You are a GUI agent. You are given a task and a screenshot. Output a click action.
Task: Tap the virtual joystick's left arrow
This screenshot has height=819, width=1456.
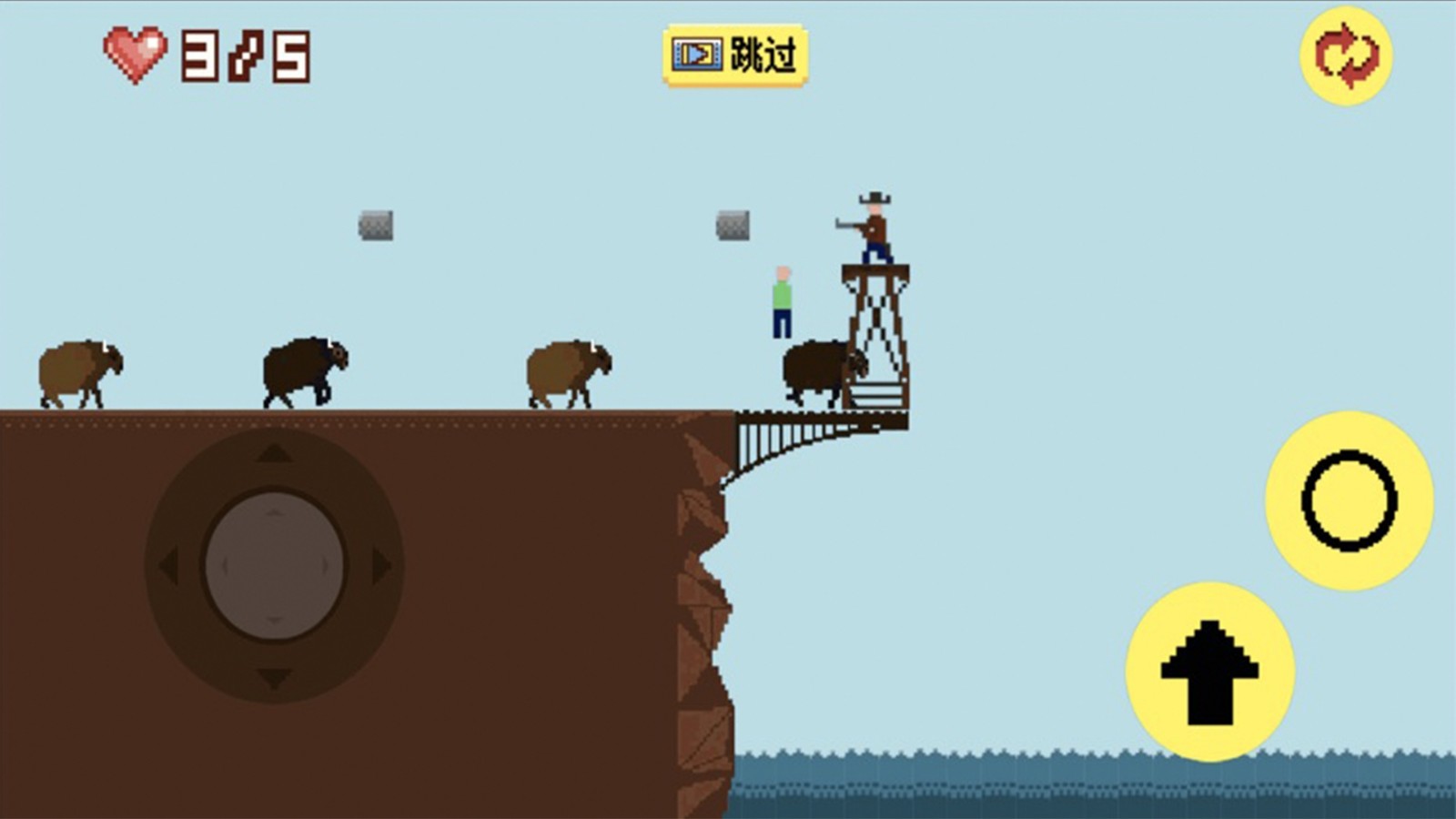tap(168, 566)
